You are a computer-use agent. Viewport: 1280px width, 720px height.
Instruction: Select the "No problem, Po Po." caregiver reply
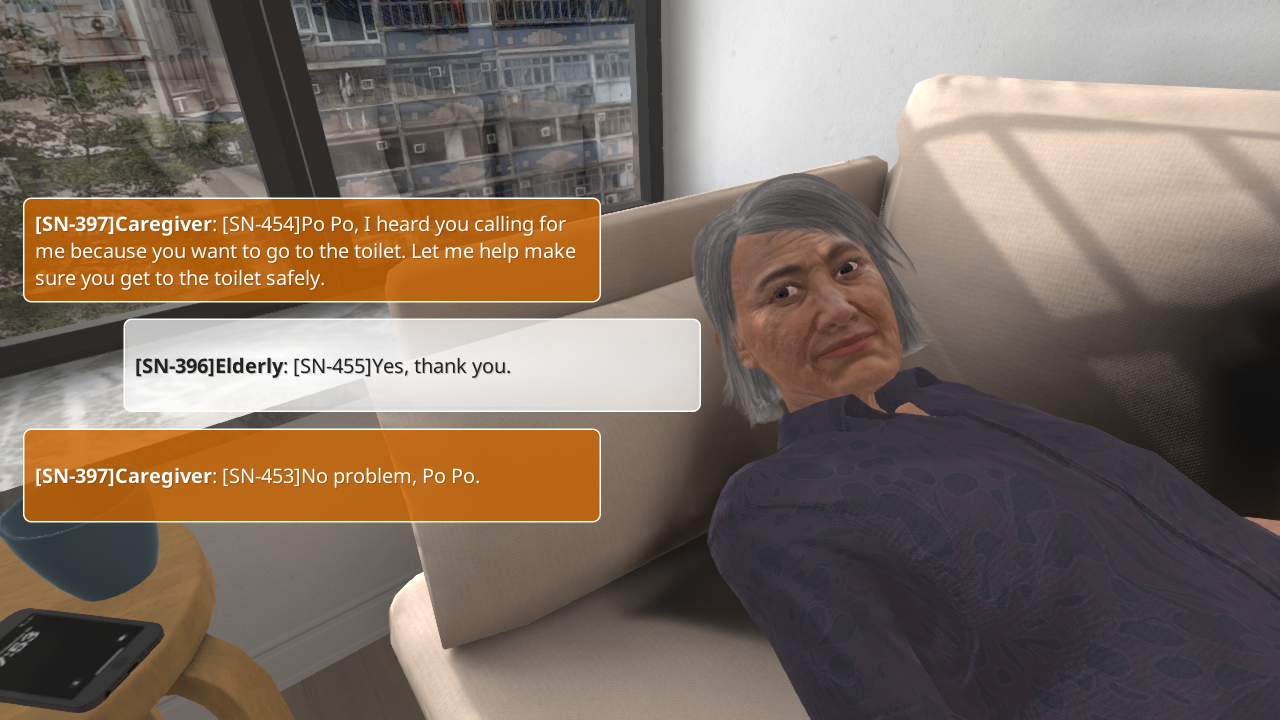[x=311, y=476]
